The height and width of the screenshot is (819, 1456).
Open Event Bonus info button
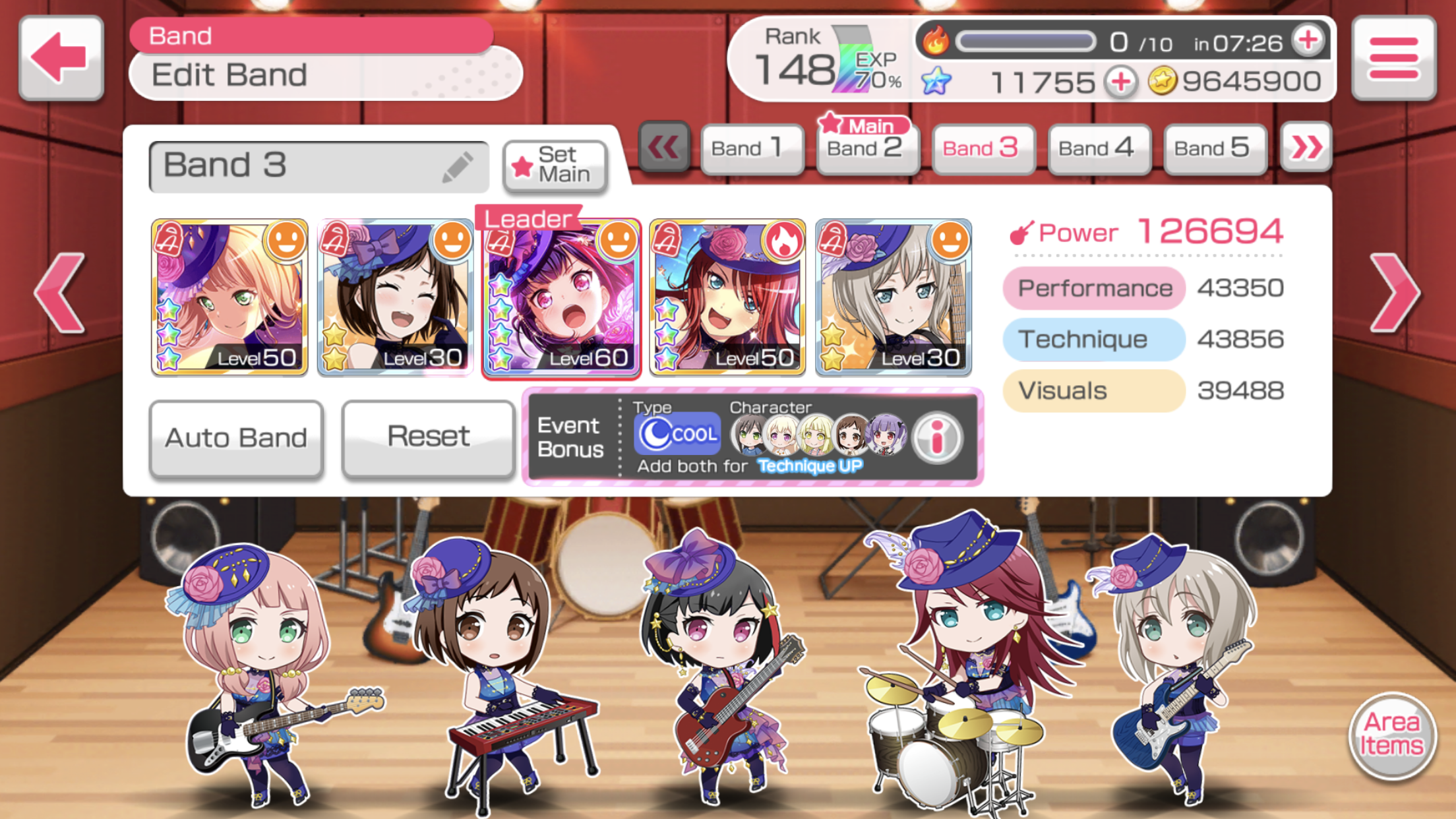pyautogui.click(x=937, y=436)
